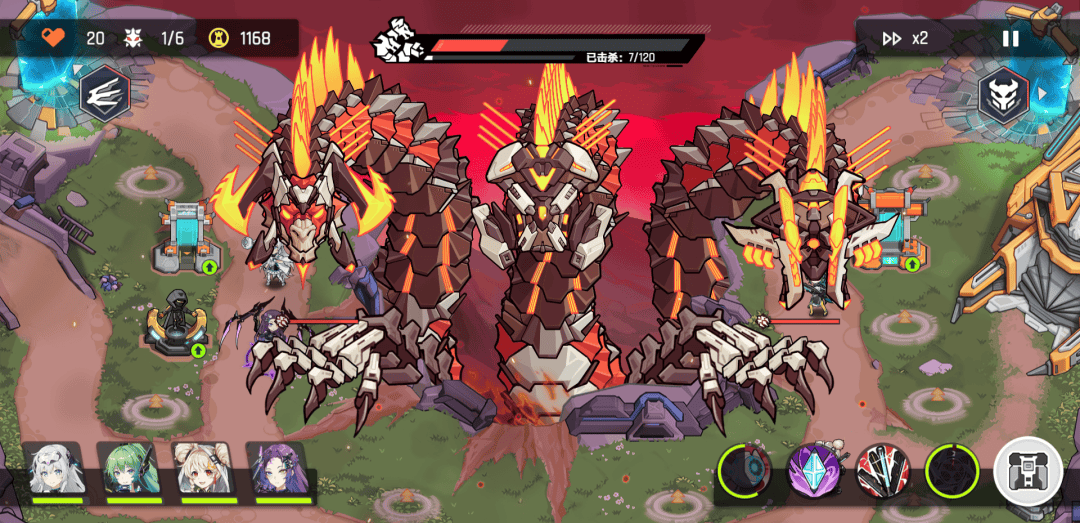
Task: Open the demon-mask hexagon wave icon
Action: (1002, 94)
